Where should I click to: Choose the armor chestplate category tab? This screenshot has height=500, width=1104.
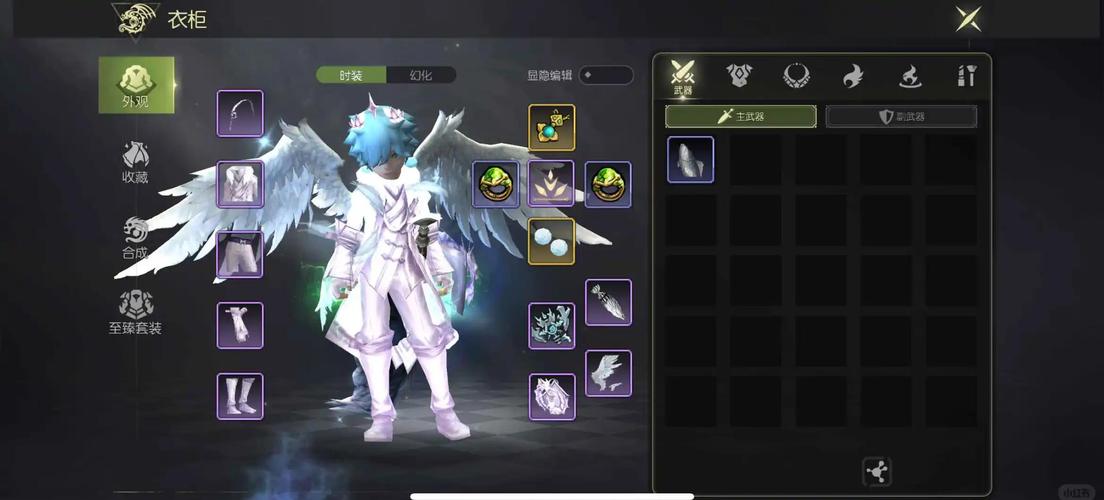[739, 75]
